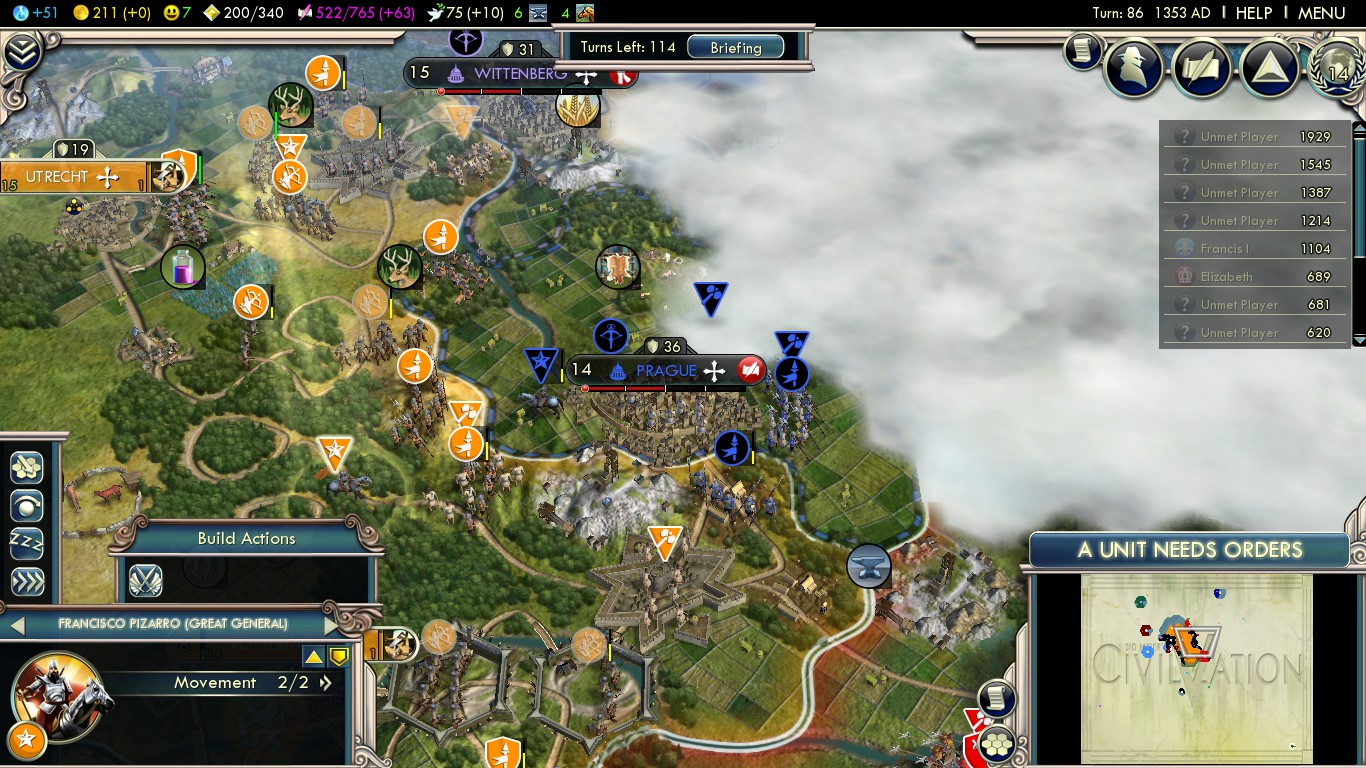Open the Prague city banner
The width and height of the screenshot is (1366, 768).
point(666,371)
